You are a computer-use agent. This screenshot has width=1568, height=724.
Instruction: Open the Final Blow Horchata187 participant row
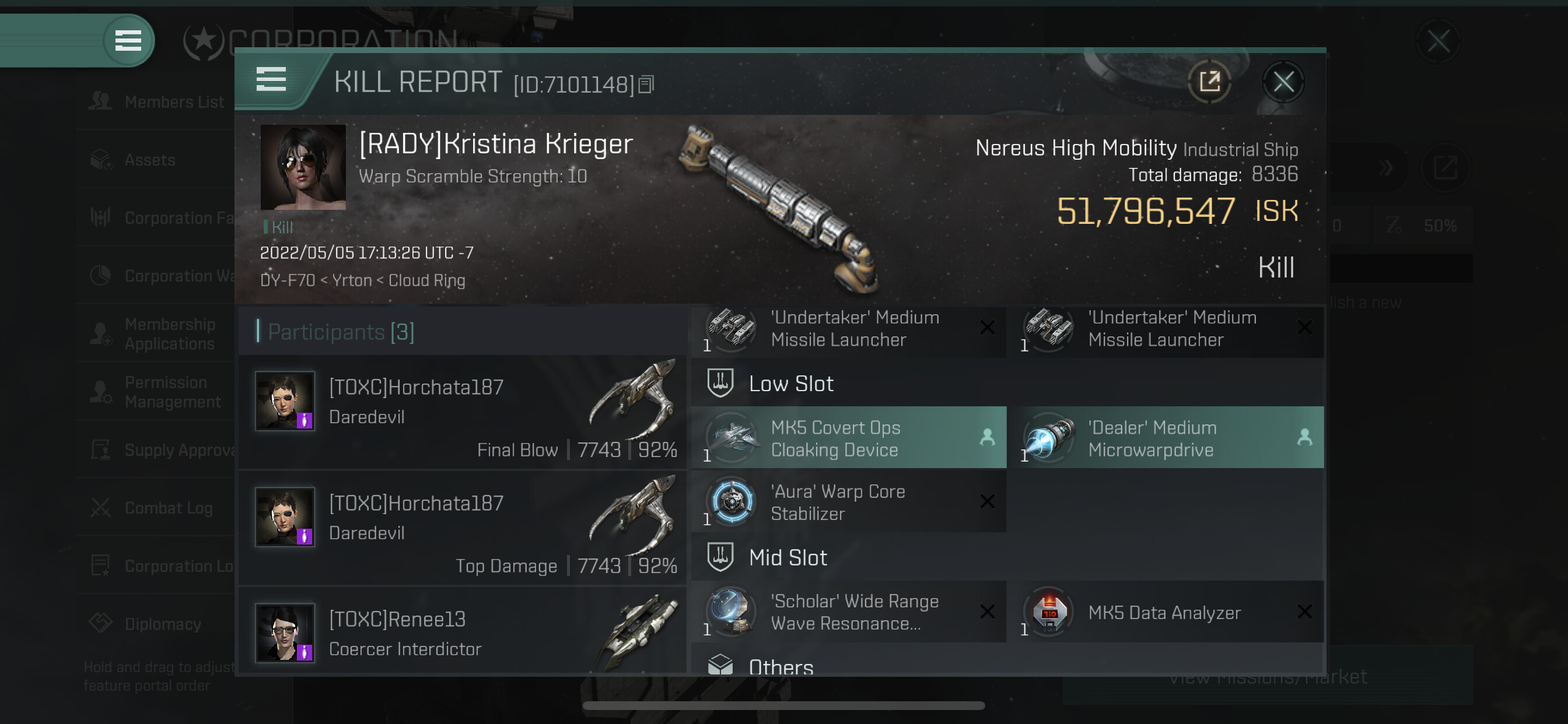coord(464,413)
